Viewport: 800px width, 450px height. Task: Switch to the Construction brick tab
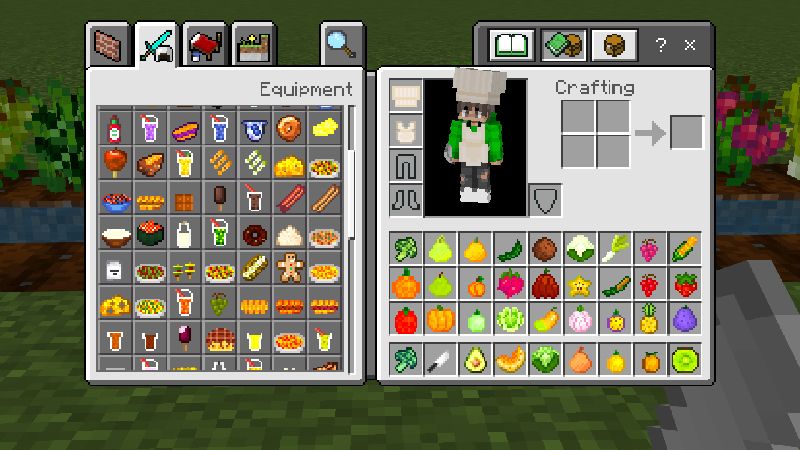(109, 45)
